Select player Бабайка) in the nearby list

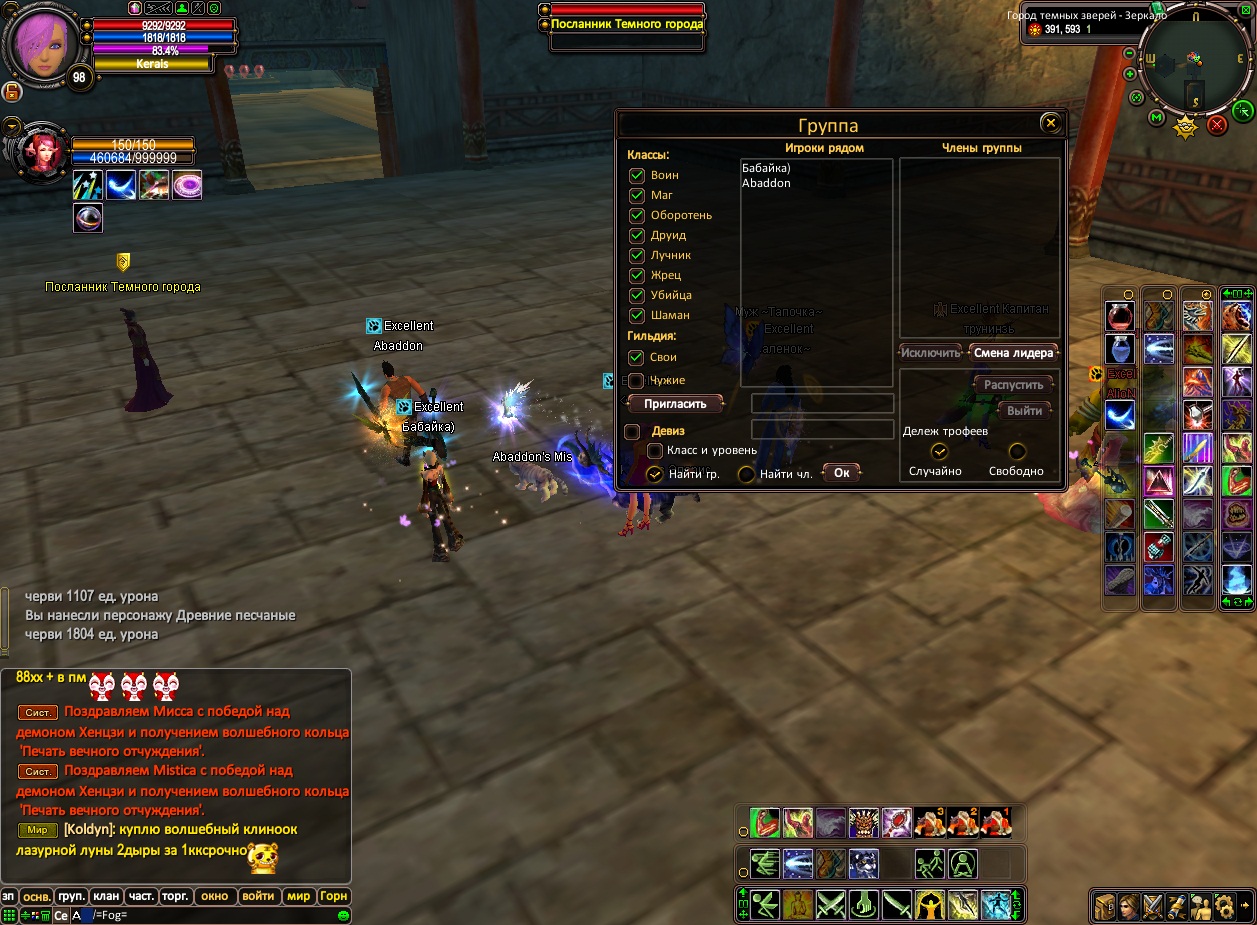(x=766, y=168)
